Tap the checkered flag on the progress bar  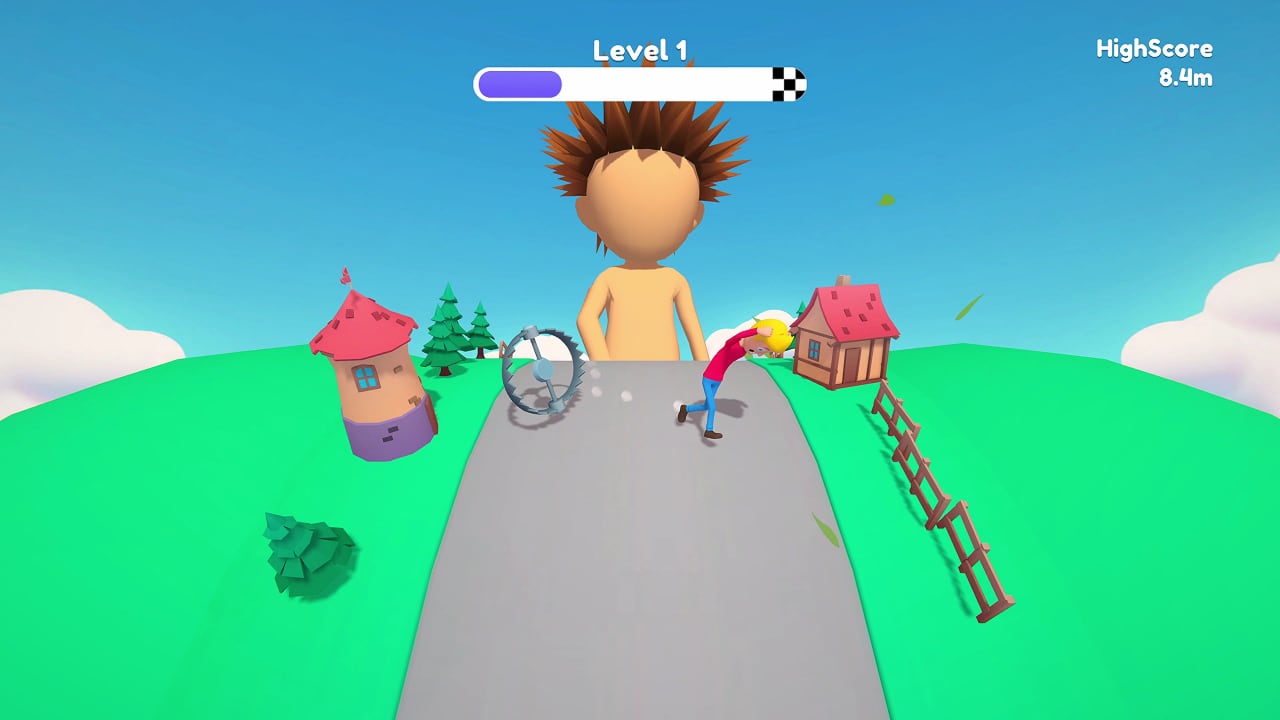pos(789,84)
